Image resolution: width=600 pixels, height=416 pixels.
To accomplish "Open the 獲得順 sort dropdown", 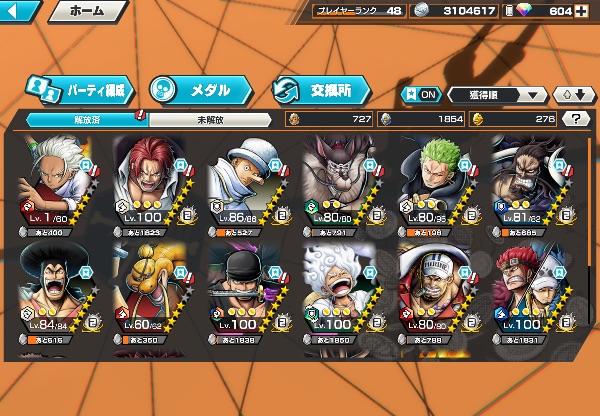I will click(496, 95).
